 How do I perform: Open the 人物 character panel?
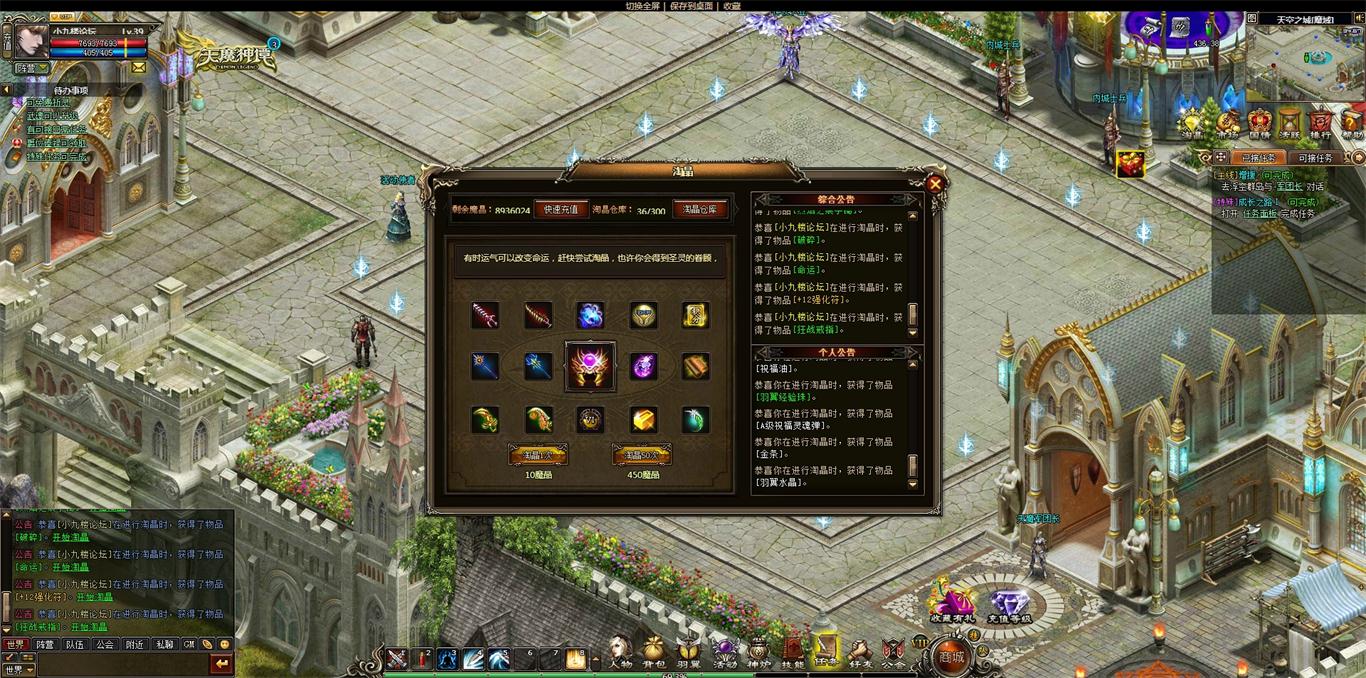(620, 653)
